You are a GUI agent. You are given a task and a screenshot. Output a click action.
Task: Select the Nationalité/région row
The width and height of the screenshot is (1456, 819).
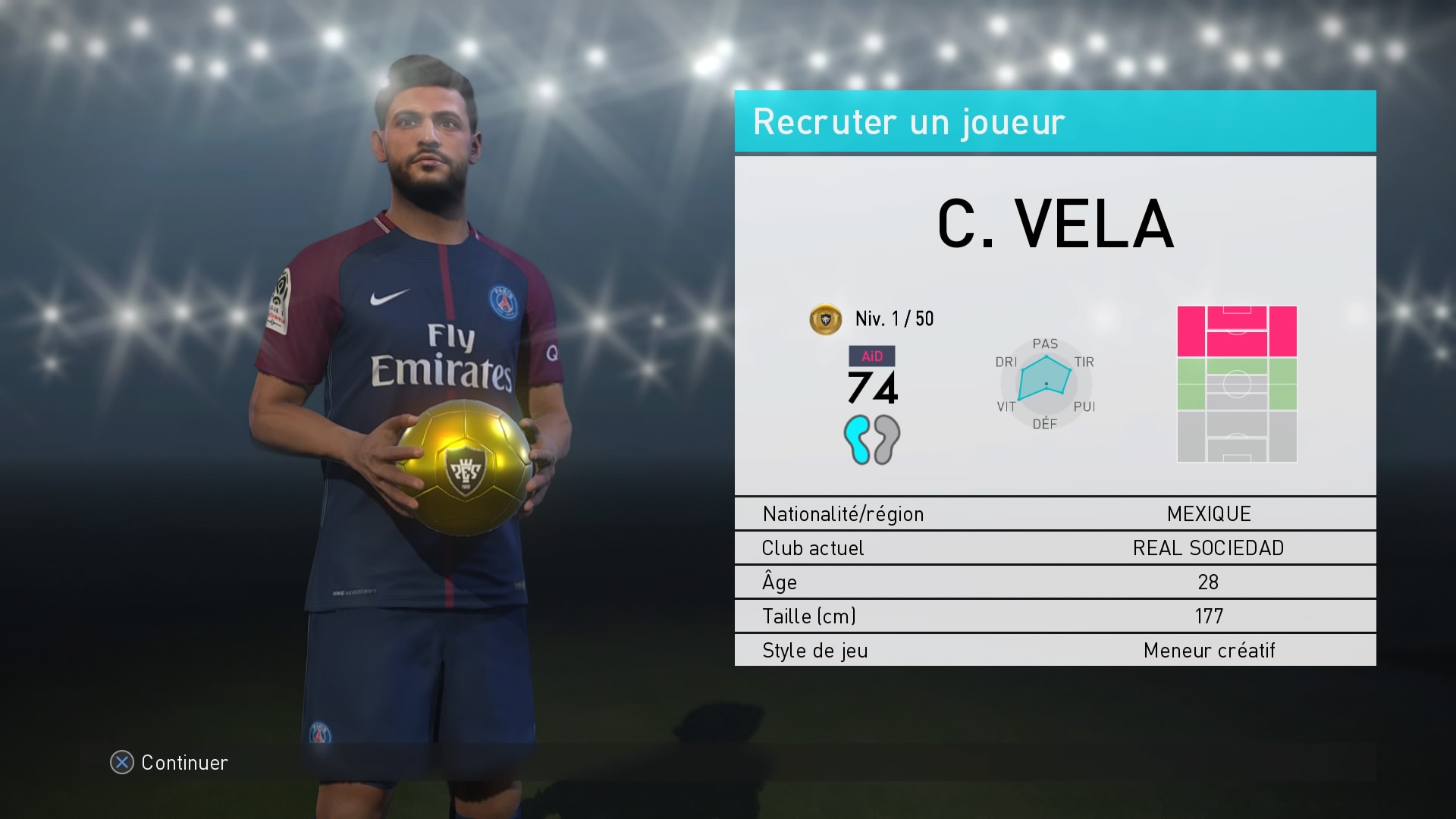click(x=1055, y=513)
